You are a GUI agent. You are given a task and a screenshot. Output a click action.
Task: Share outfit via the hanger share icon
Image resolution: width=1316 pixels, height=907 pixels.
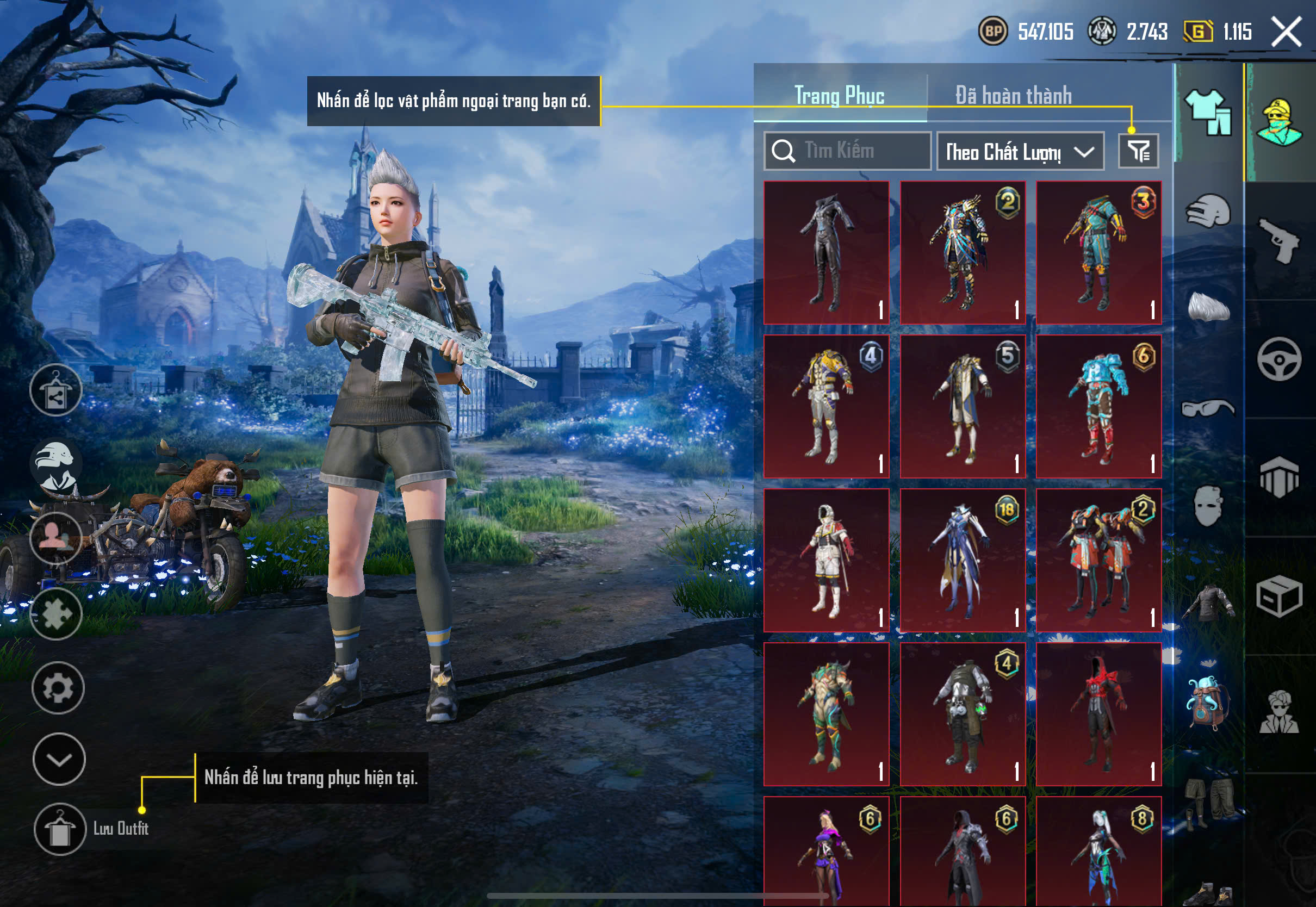tap(55, 390)
